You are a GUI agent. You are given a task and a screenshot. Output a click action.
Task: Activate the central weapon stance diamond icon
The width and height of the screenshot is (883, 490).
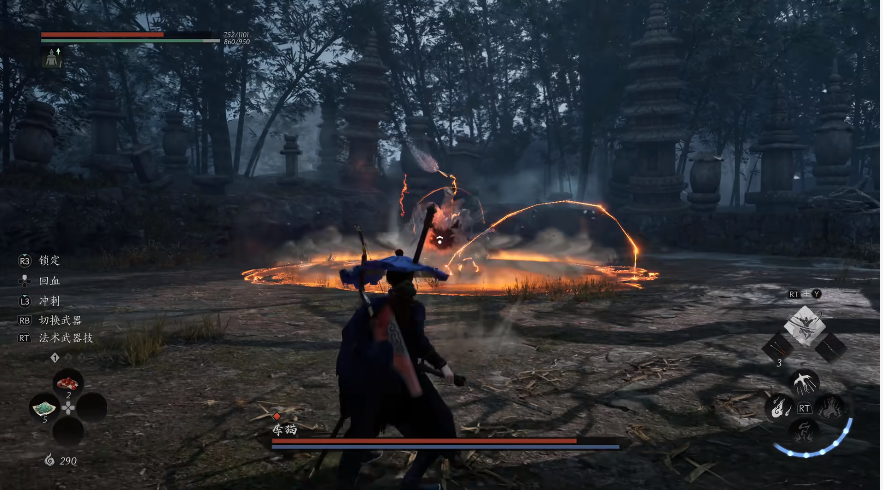pos(804,325)
